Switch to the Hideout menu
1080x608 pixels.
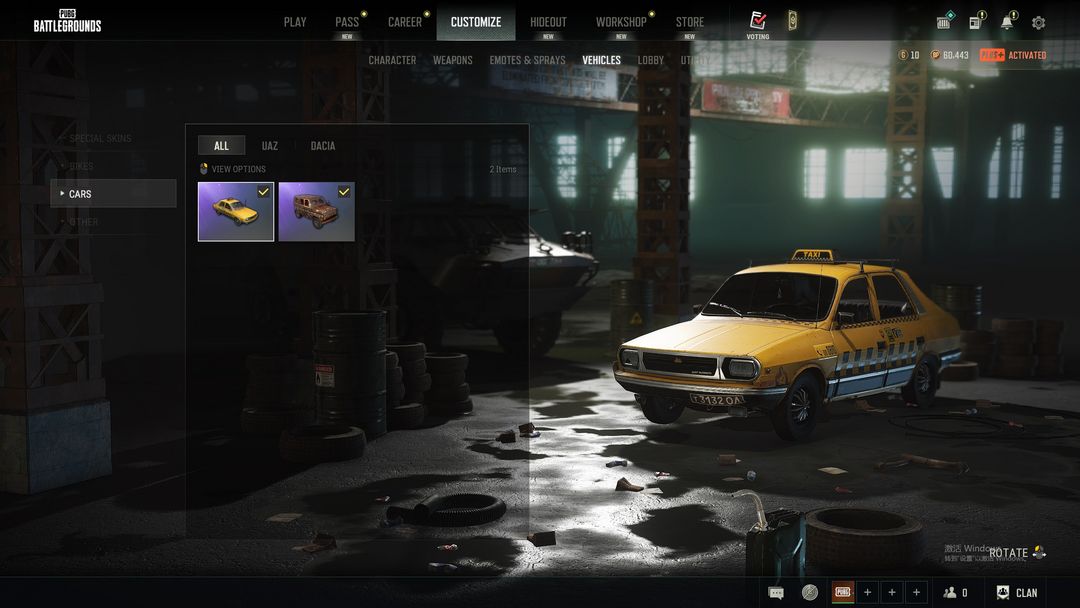point(548,22)
